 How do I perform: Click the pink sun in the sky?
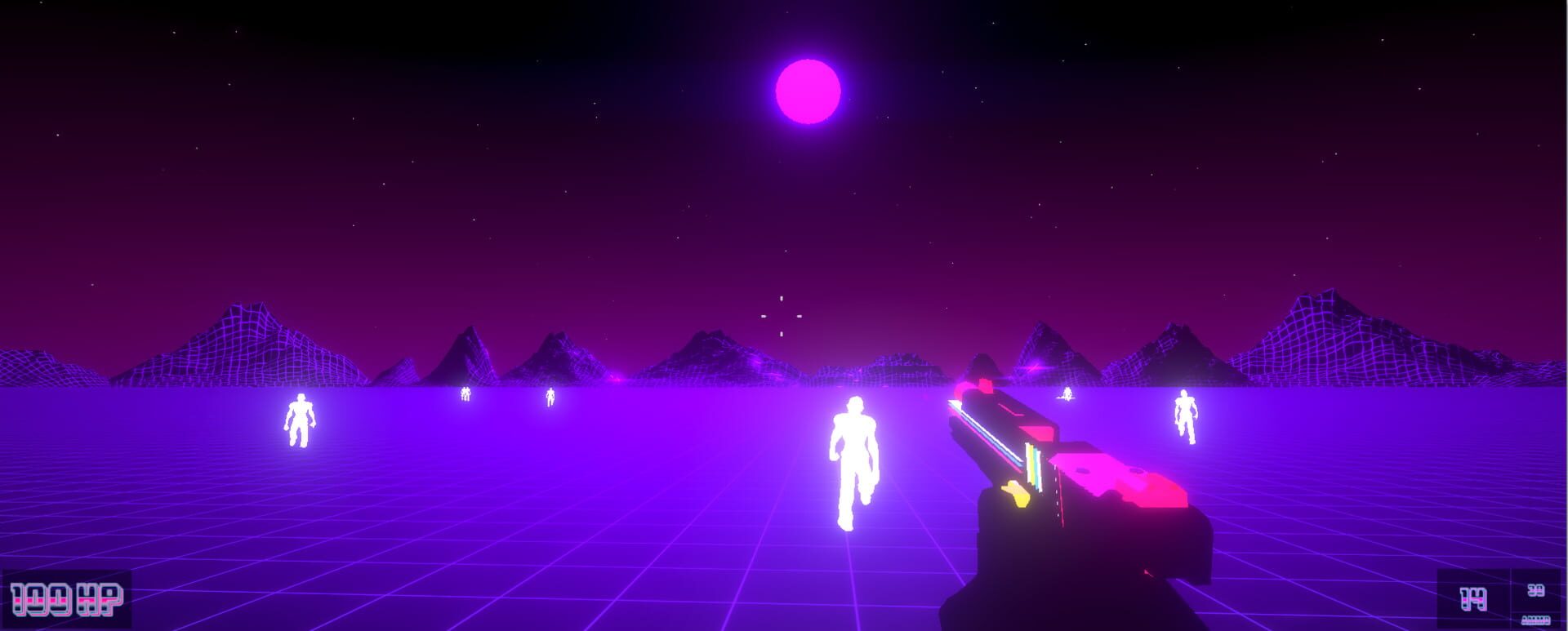pos(808,91)
